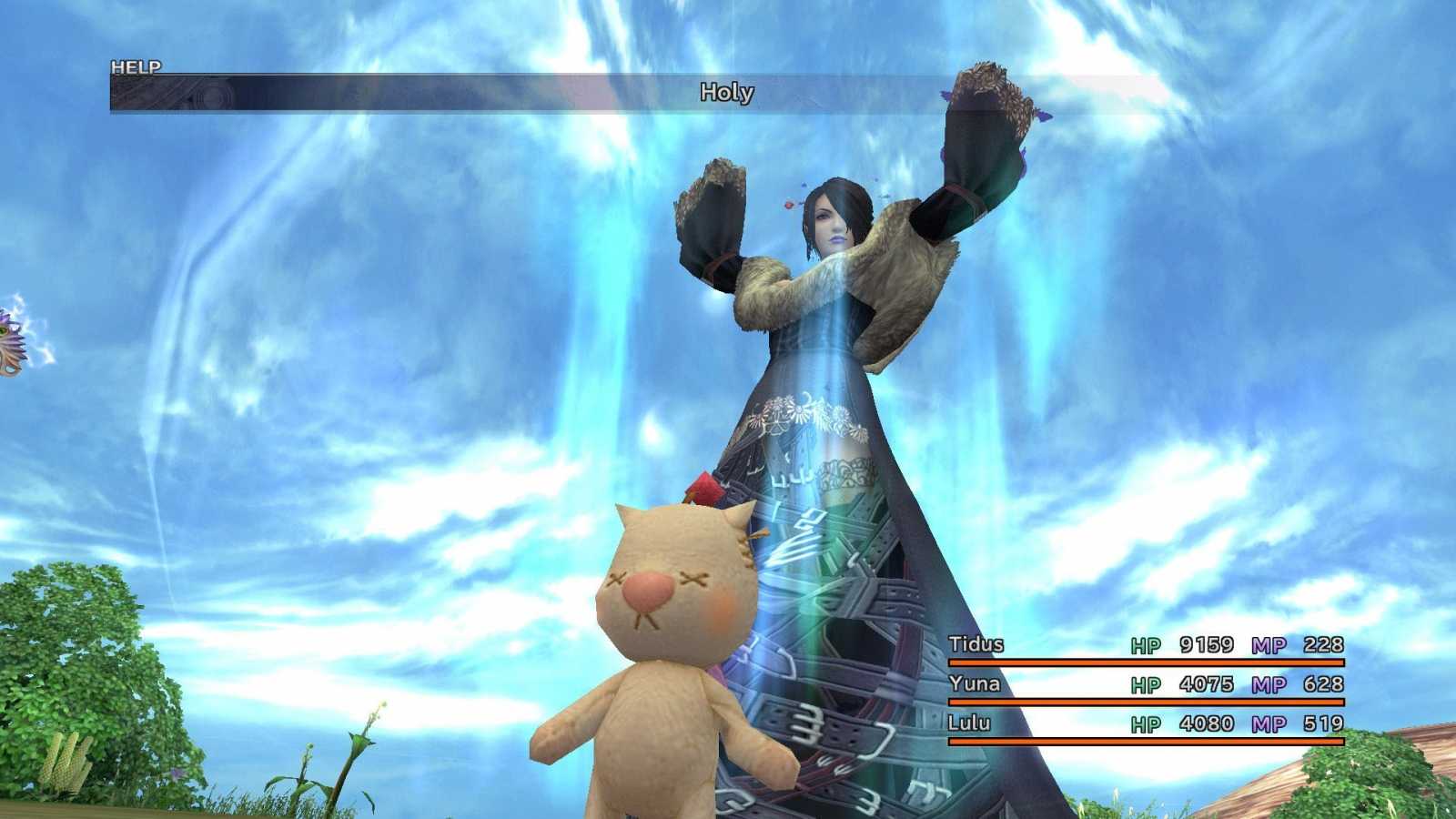This screenshot has height=819, width=1456.
Task: Expand the HELP information bar
Action: 135,67
